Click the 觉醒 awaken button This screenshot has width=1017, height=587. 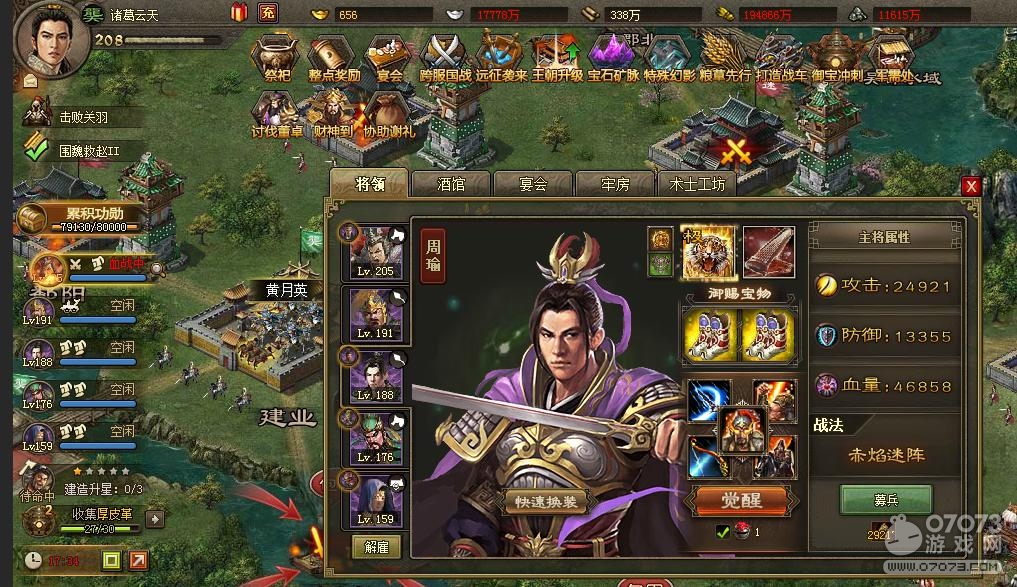click(x=741, y=500)
